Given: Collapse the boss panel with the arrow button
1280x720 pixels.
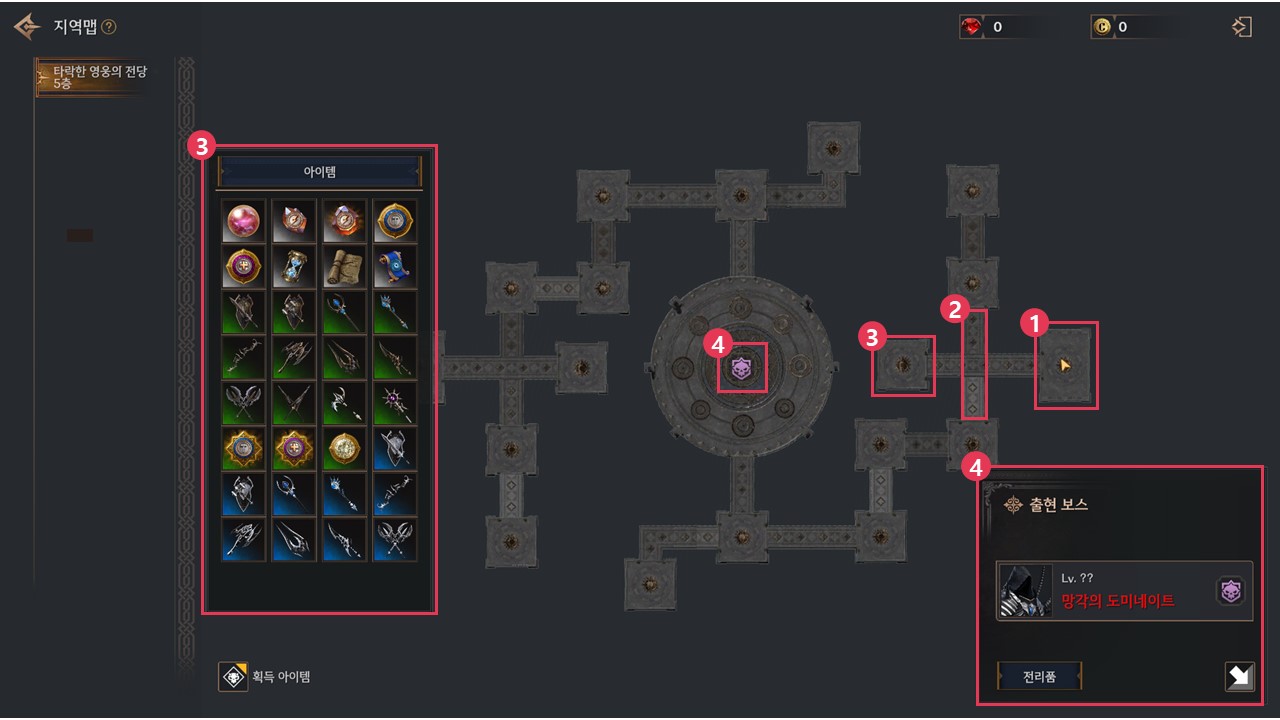Looking at the screenshot, I should pos(1239,677).
